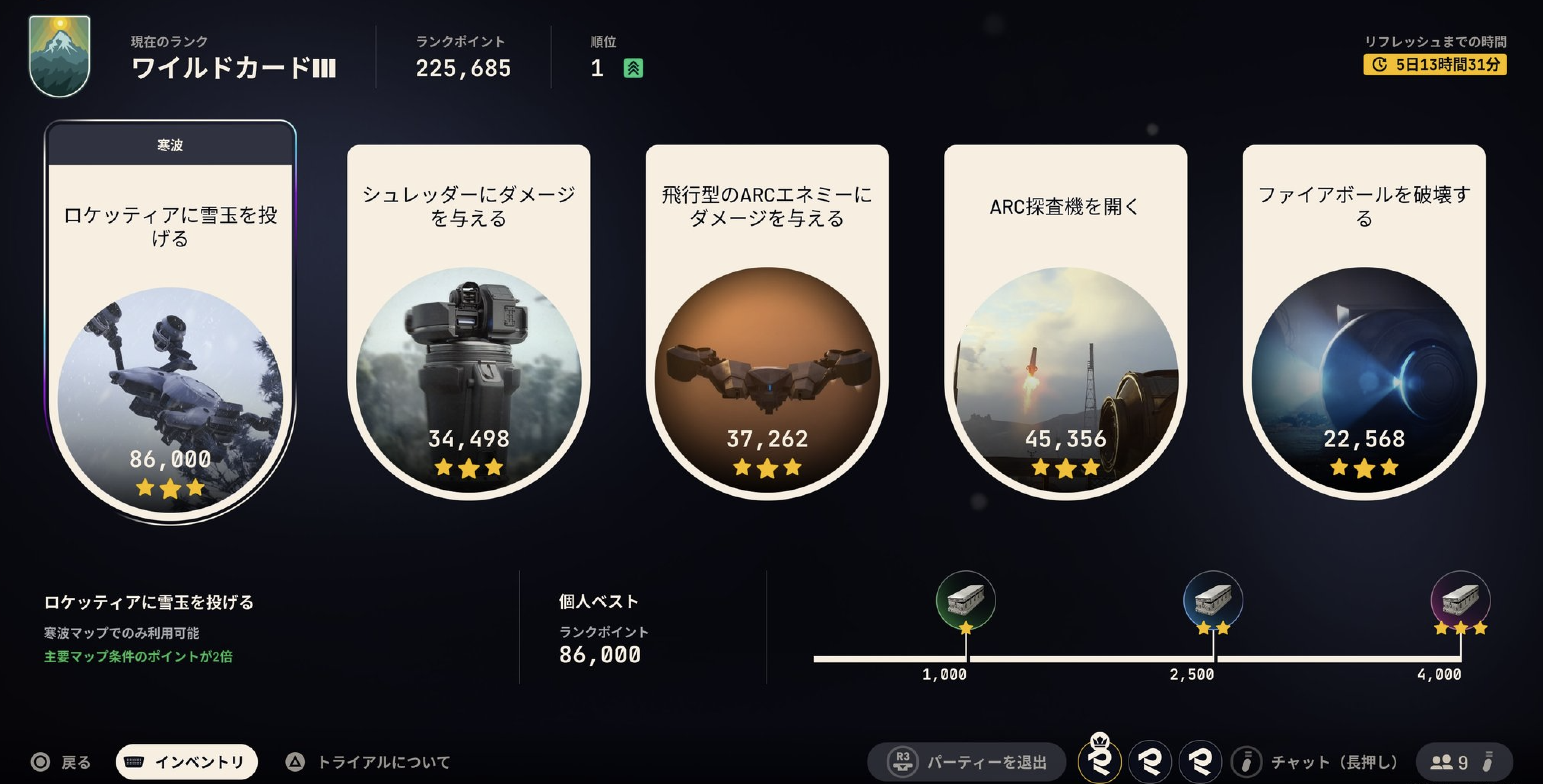Open the チャット（長押し） chat button
Screen dimensions: 1543x784
(x=1315, y=762)
